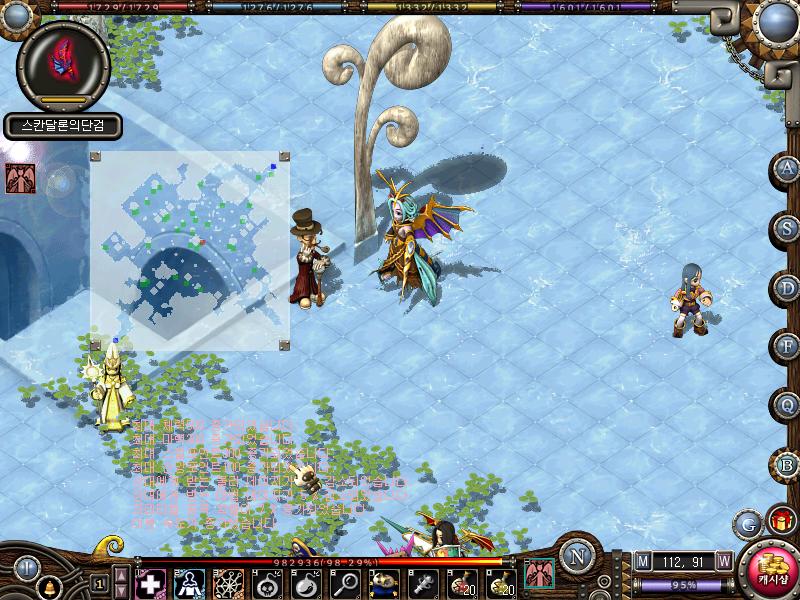Image resolution: width=800 pixels, height=600 pixels.
Task: Click the round G button
Action: 747,522
